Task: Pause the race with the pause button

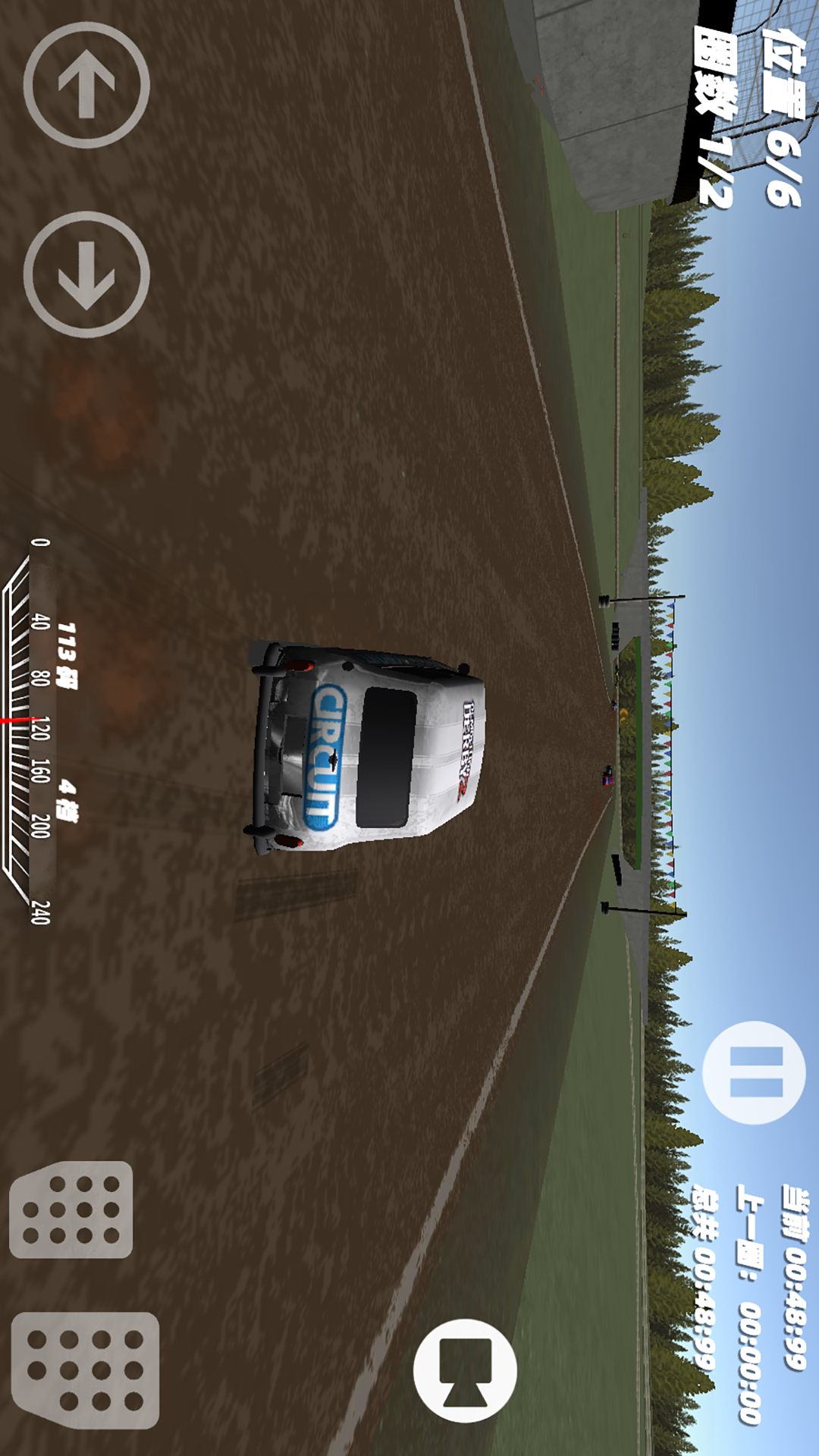Action: (754, 1072)
